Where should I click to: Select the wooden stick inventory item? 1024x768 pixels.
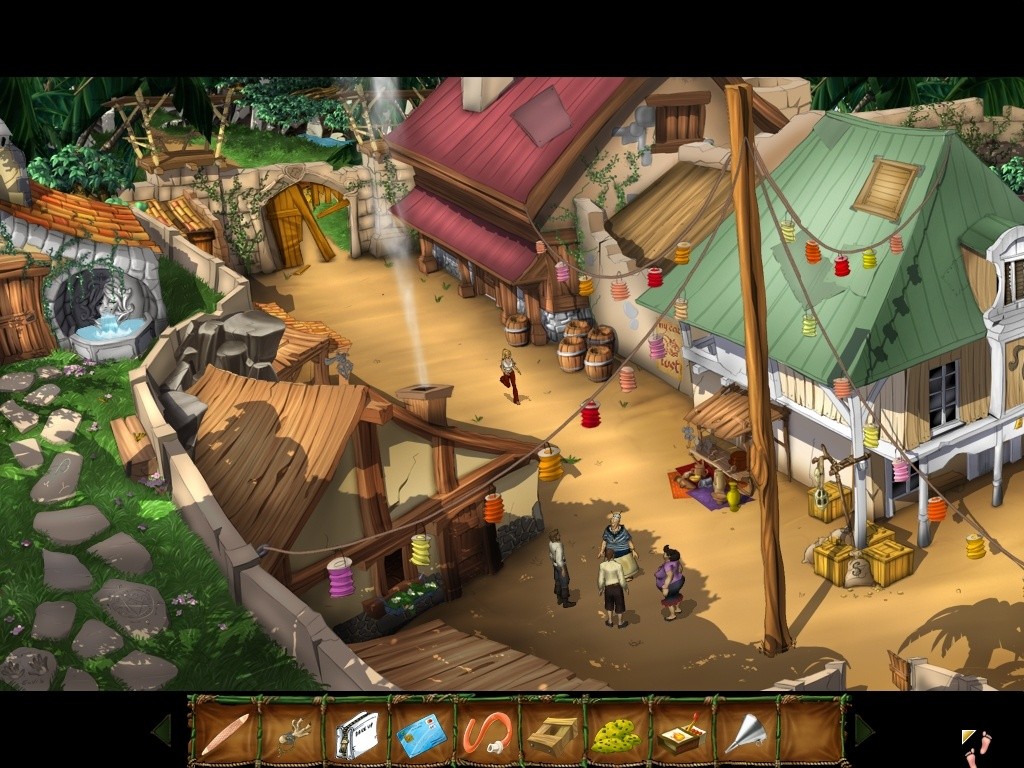[x=224, y=735]
